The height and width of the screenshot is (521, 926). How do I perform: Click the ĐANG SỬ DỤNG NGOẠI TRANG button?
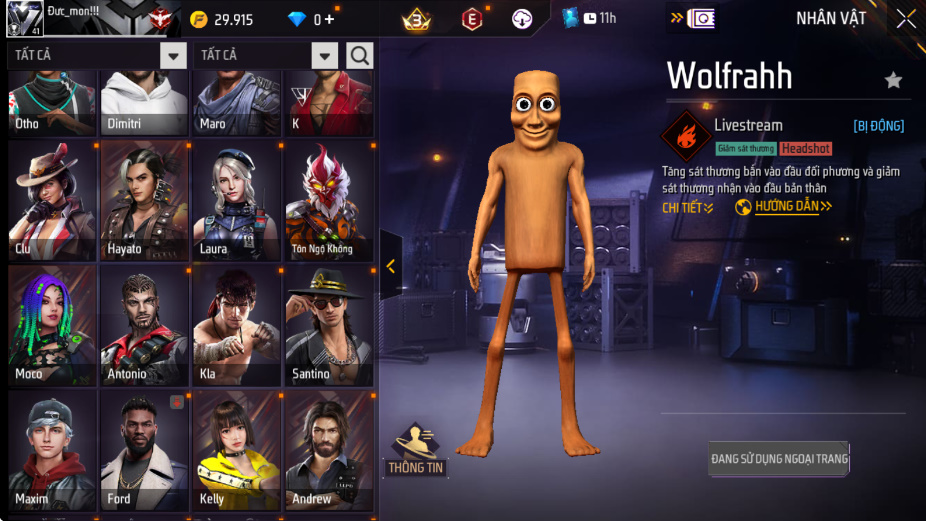779,459
